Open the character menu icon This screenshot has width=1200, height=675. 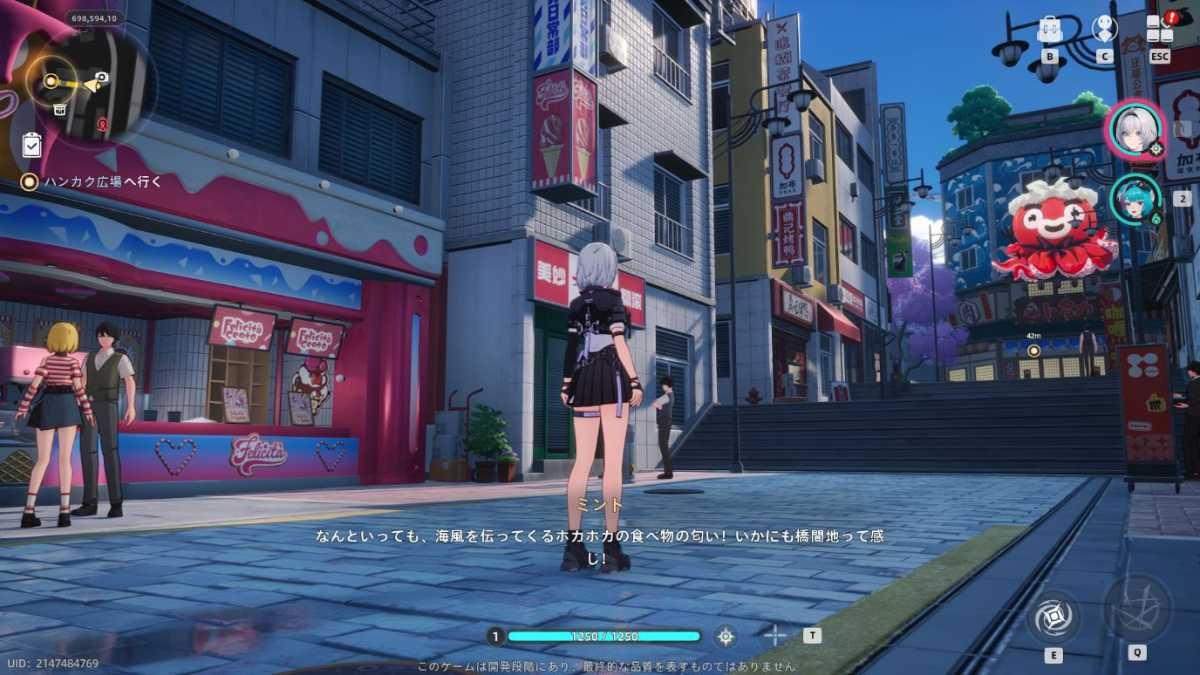1104,28
